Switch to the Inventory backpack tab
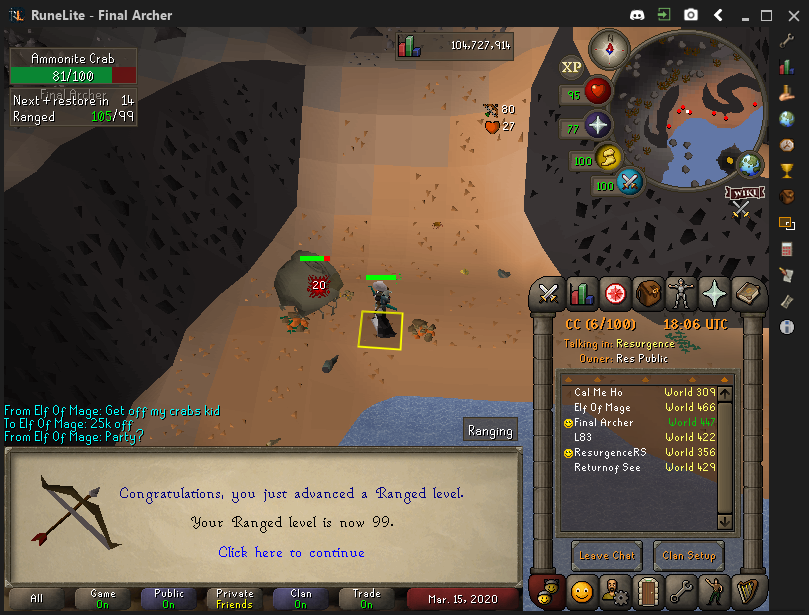 [x=649, y=293]
